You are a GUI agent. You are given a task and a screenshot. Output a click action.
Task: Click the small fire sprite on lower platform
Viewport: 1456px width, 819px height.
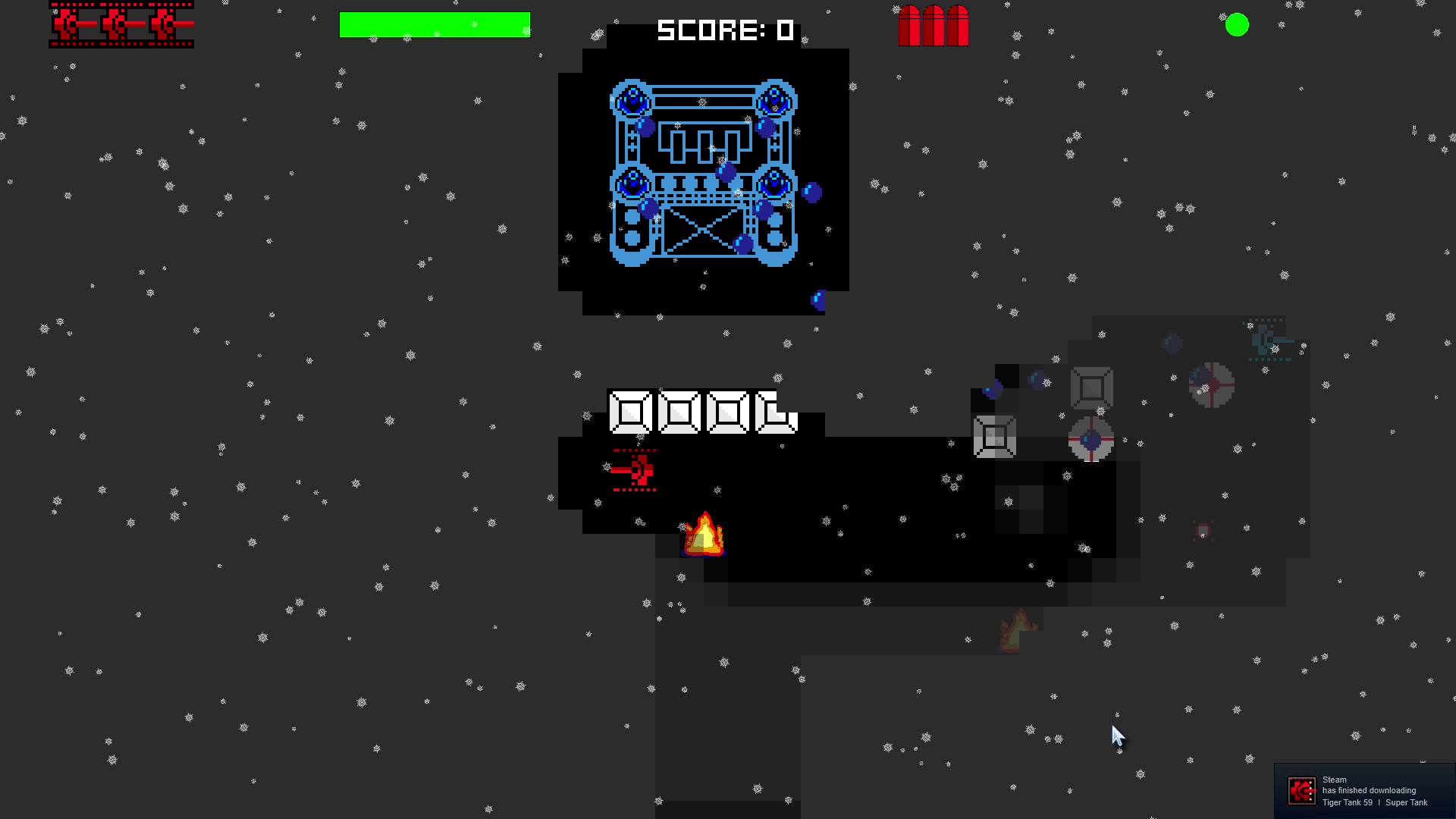pos(1016,629)
